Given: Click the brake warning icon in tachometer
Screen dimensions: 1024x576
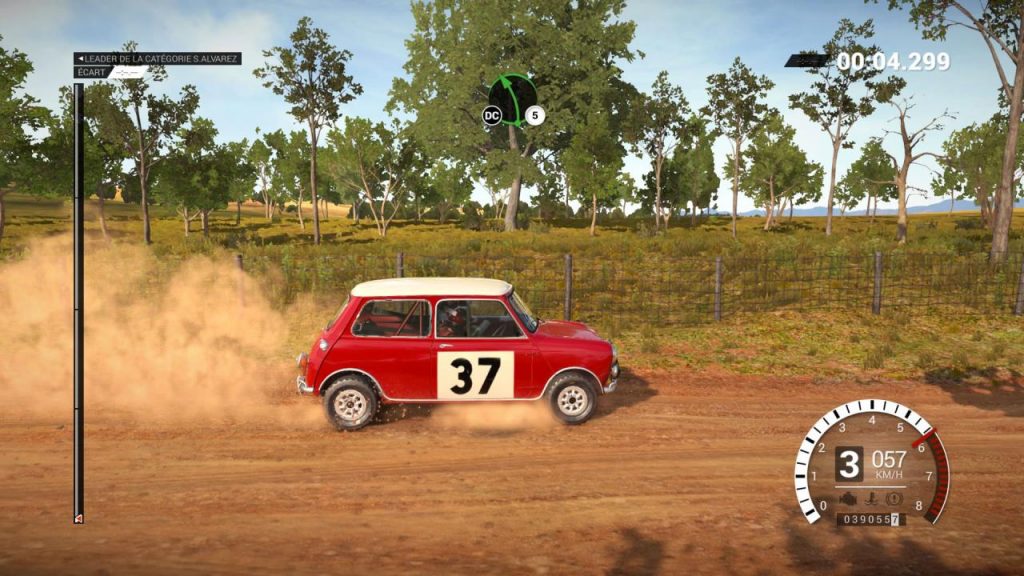Looking at the screenshot, I should [x=894, y=498].
